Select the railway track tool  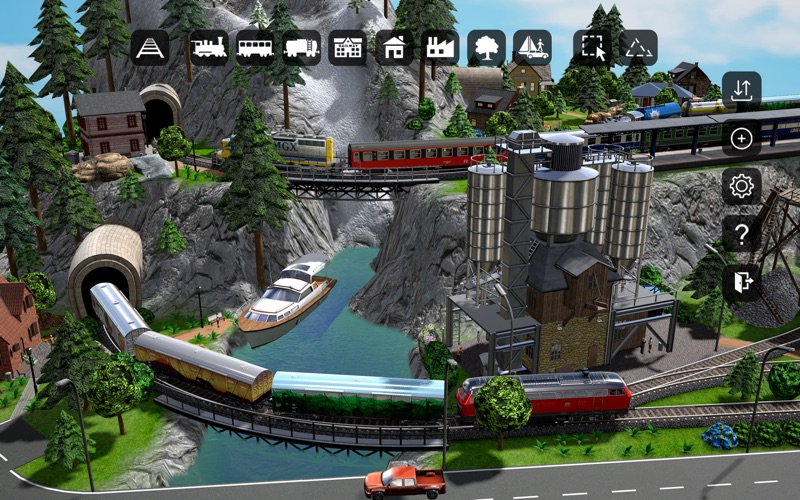click(x=150, y=47)
